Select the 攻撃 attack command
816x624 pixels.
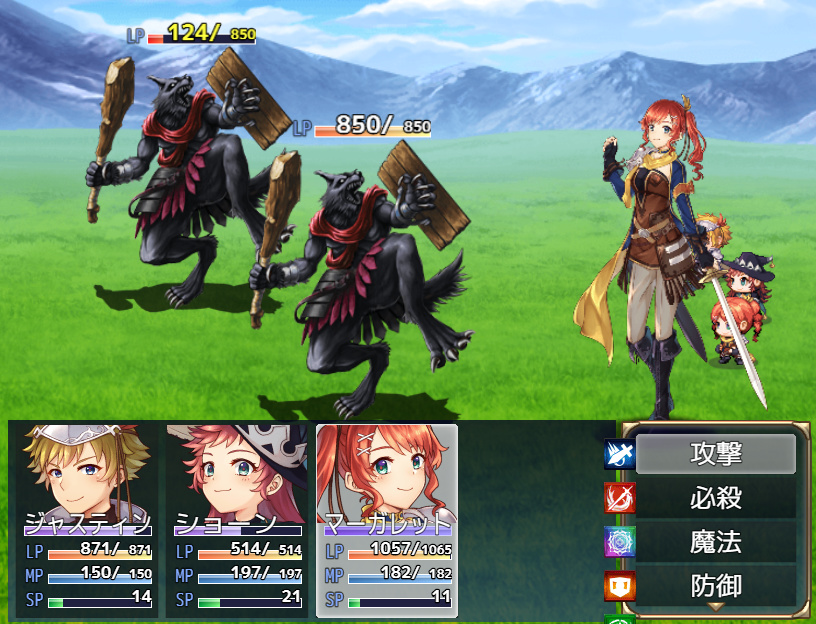click(715, 454)
